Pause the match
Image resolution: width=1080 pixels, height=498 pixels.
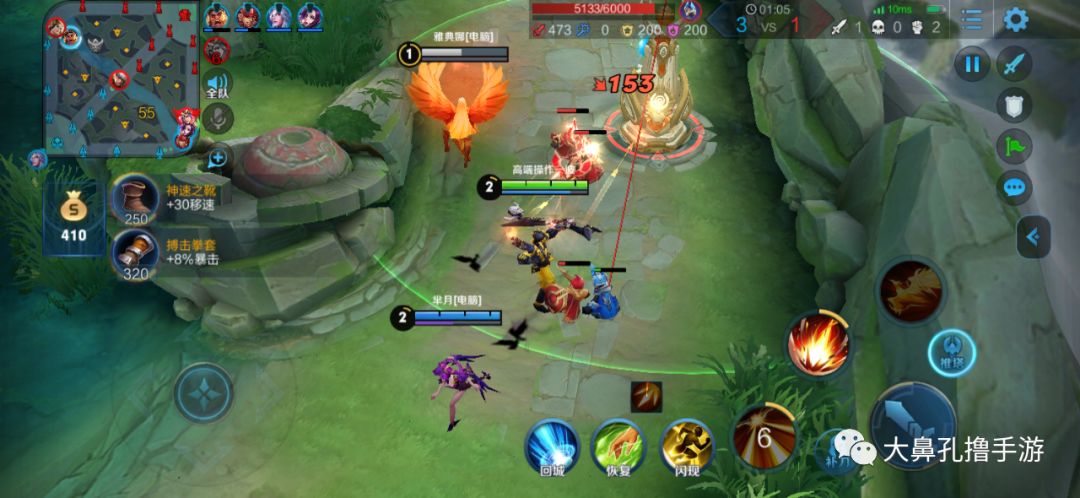pyautogui.click(x=971, y=66)
